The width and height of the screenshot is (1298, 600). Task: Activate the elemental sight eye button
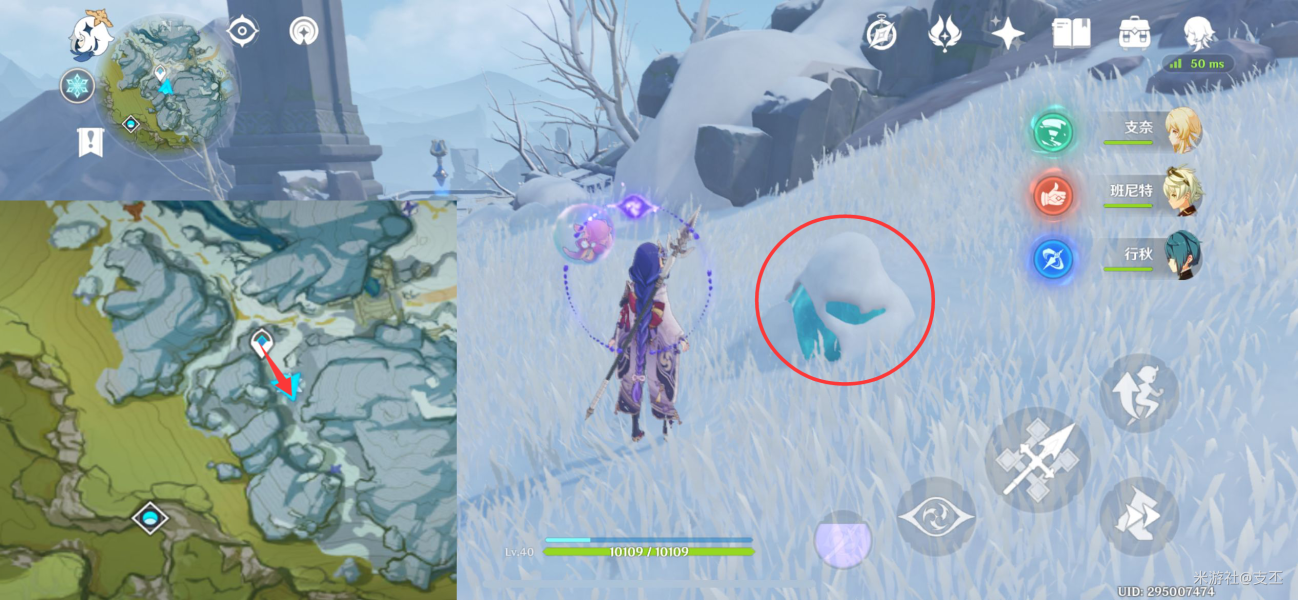coord(935,516)
